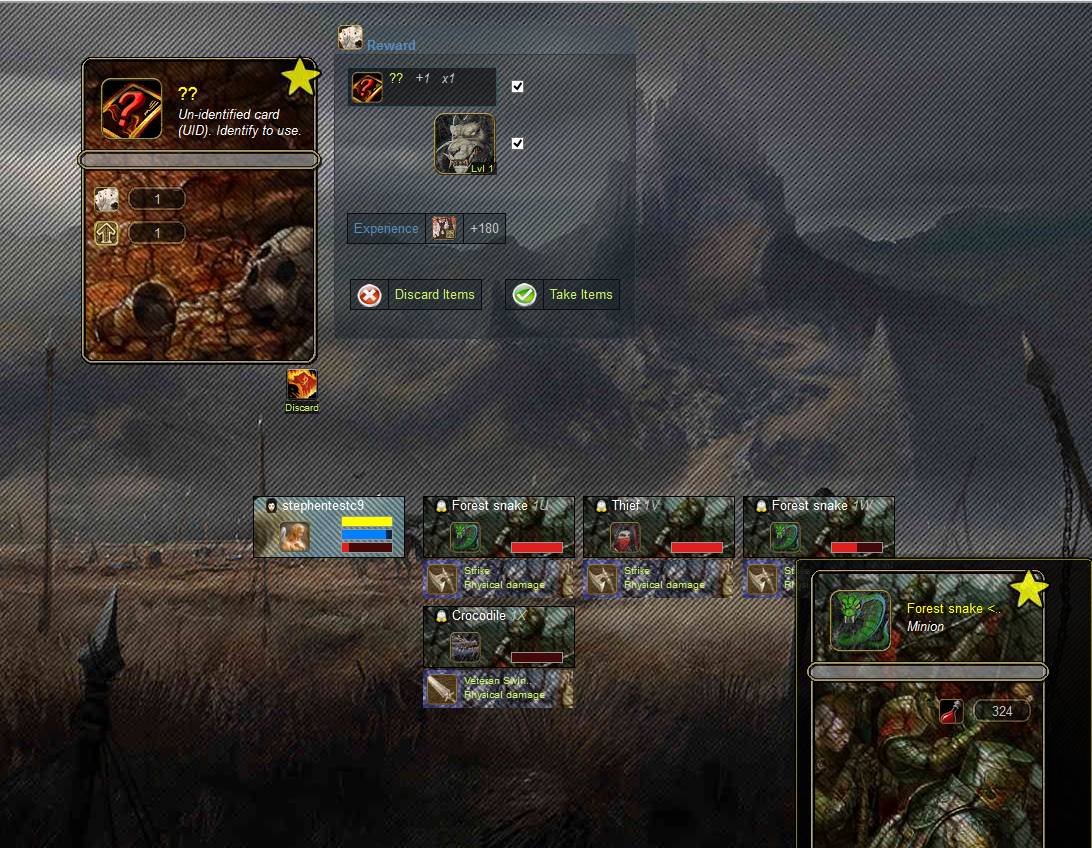
Task: Click the star on the Forest snake card
Action: click(1028, 590)
